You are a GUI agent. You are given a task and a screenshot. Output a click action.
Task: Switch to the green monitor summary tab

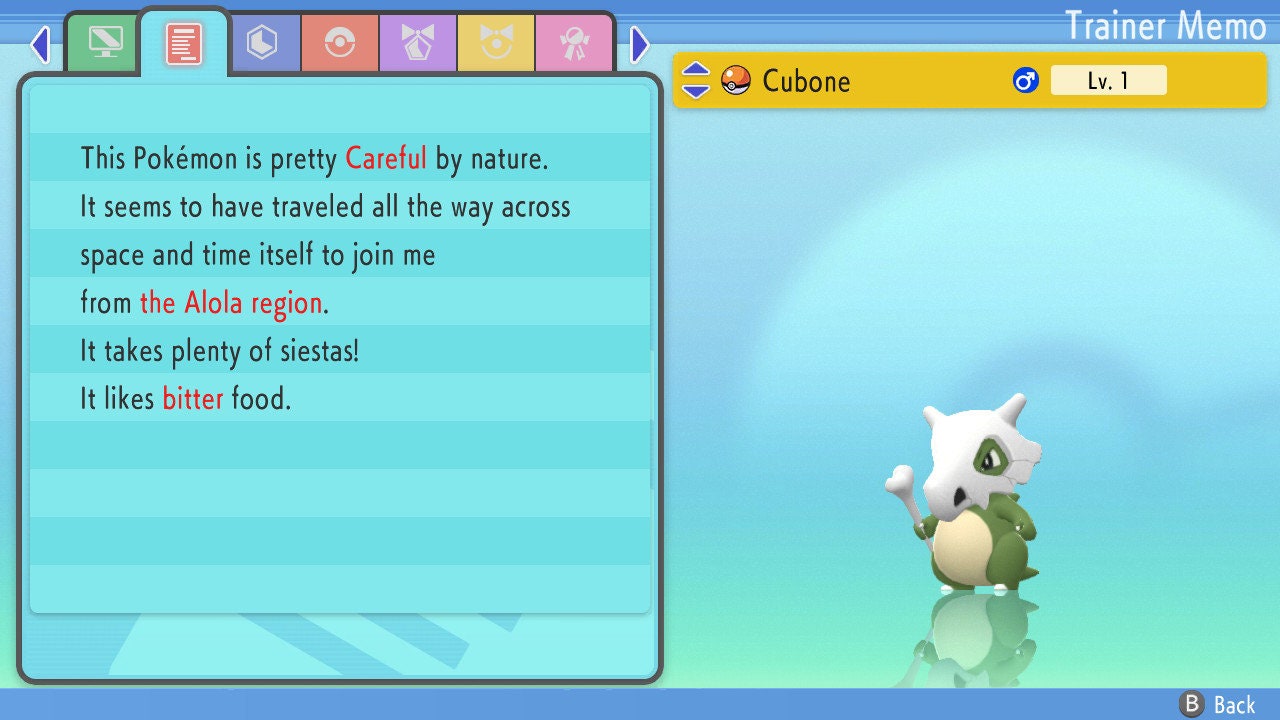[x=105, y=43]
